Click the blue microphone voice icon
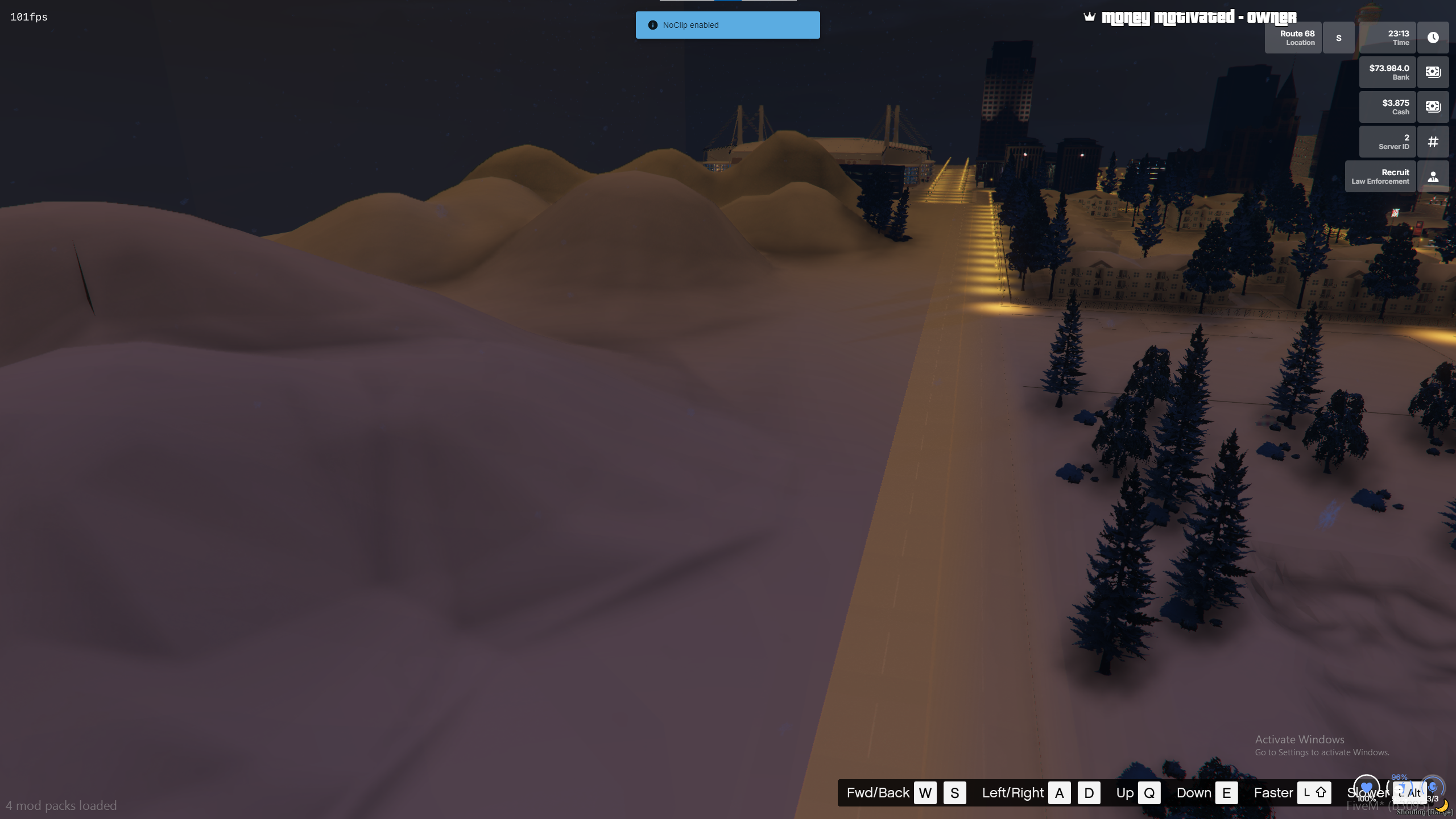 [1432, 788]
